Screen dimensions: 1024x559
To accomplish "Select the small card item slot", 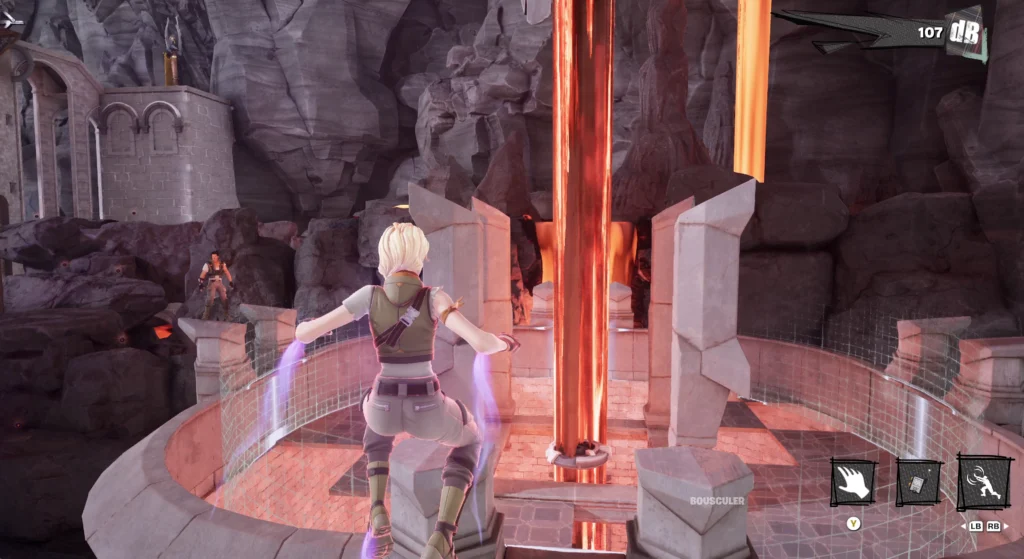I will [918, 483].
